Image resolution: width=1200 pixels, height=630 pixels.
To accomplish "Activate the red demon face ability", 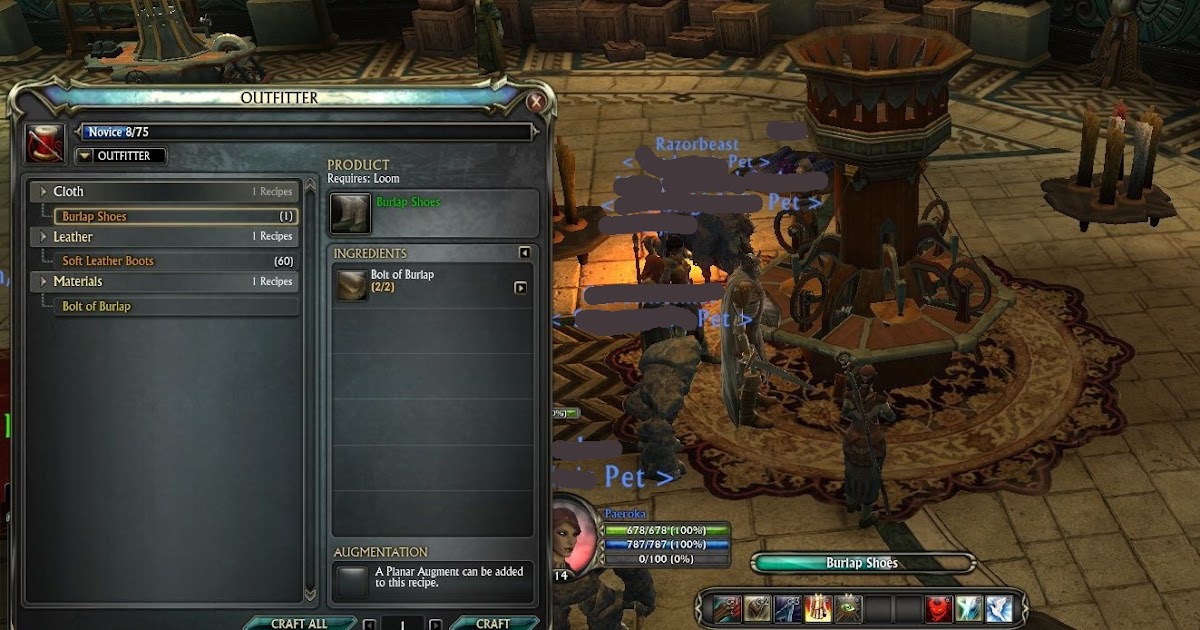I will (x=939, y=608).
